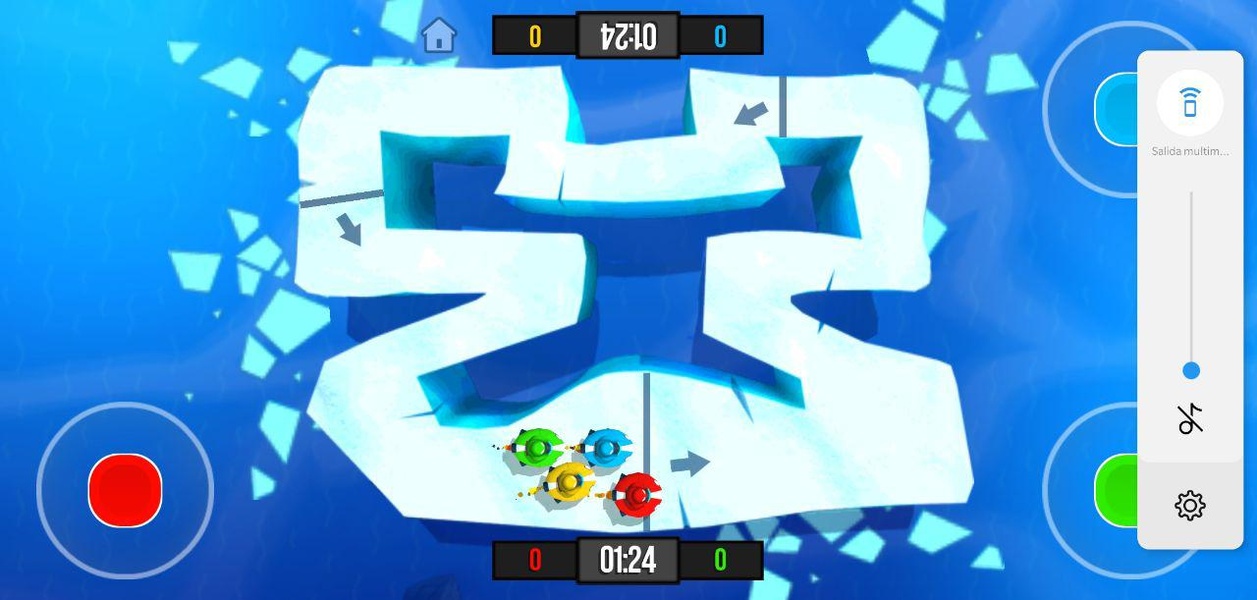Return to the home menu
The width and height of the screenshot is (1257, 600).
pyautogui.click(x=439, y=36)
